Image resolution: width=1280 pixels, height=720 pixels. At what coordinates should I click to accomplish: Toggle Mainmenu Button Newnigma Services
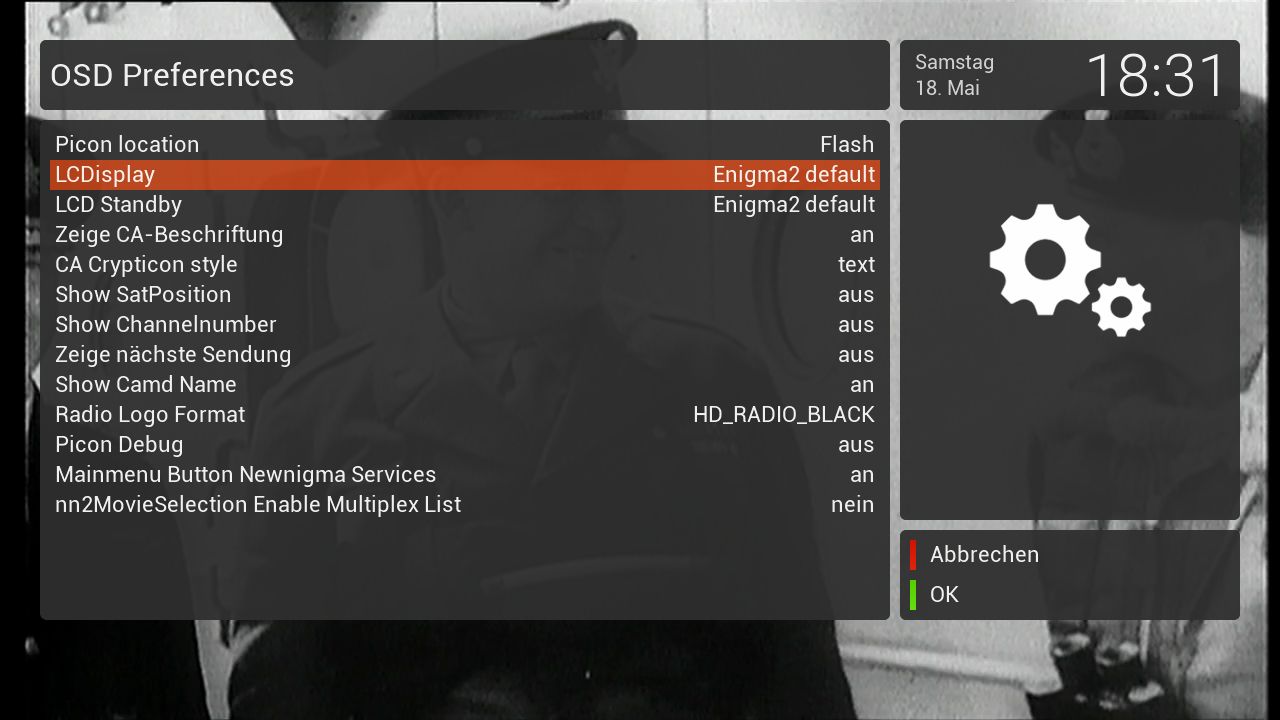tap(464, 474)
